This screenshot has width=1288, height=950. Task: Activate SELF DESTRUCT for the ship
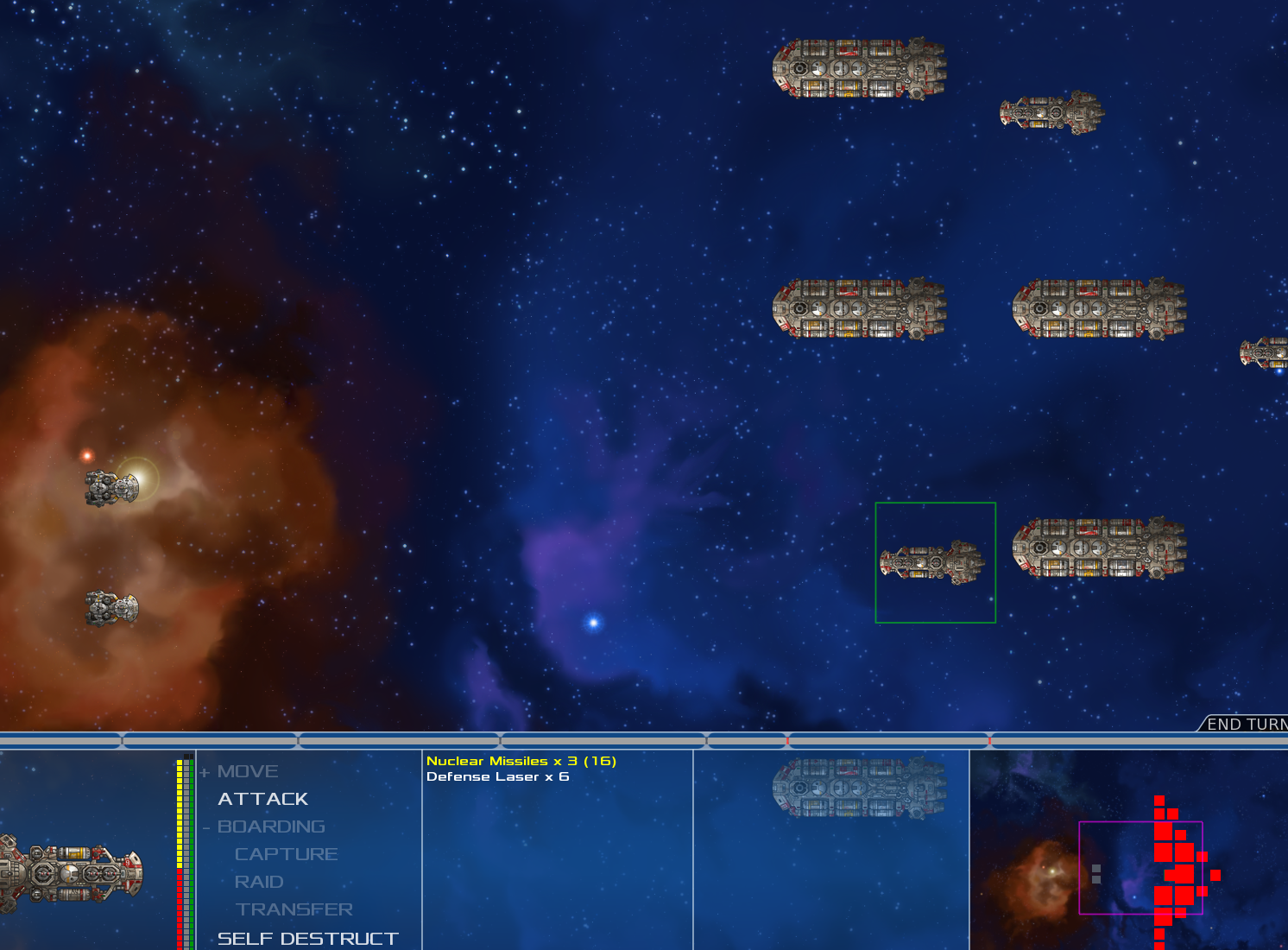307,938
